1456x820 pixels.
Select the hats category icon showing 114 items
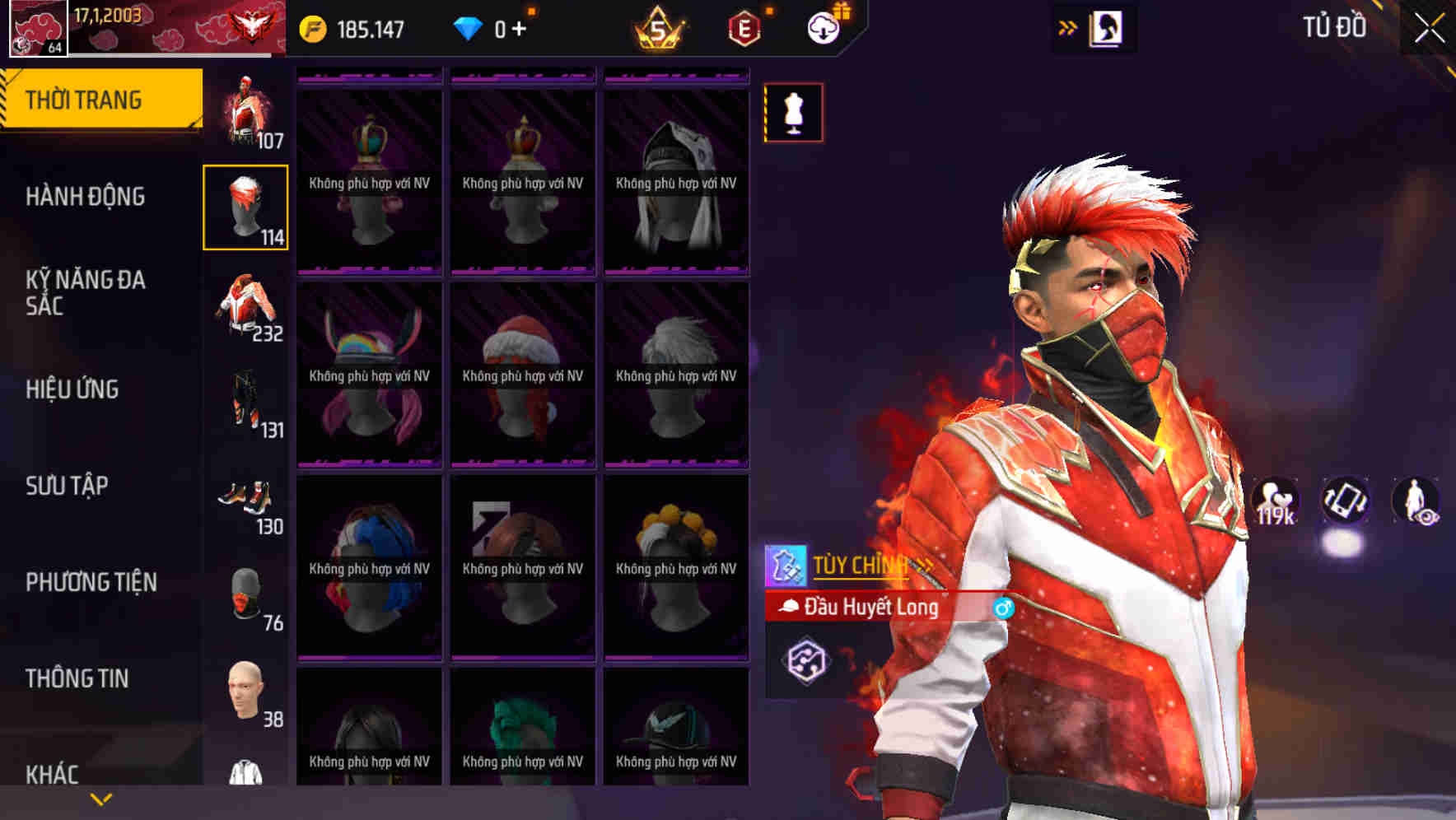tap(246, 208)
